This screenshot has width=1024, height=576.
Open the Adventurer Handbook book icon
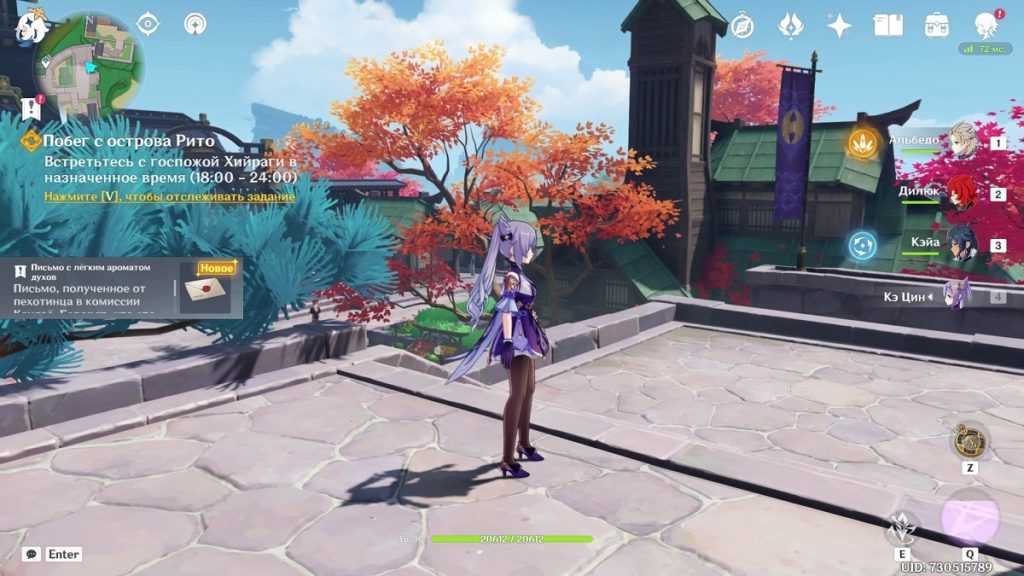click(888, 25)
